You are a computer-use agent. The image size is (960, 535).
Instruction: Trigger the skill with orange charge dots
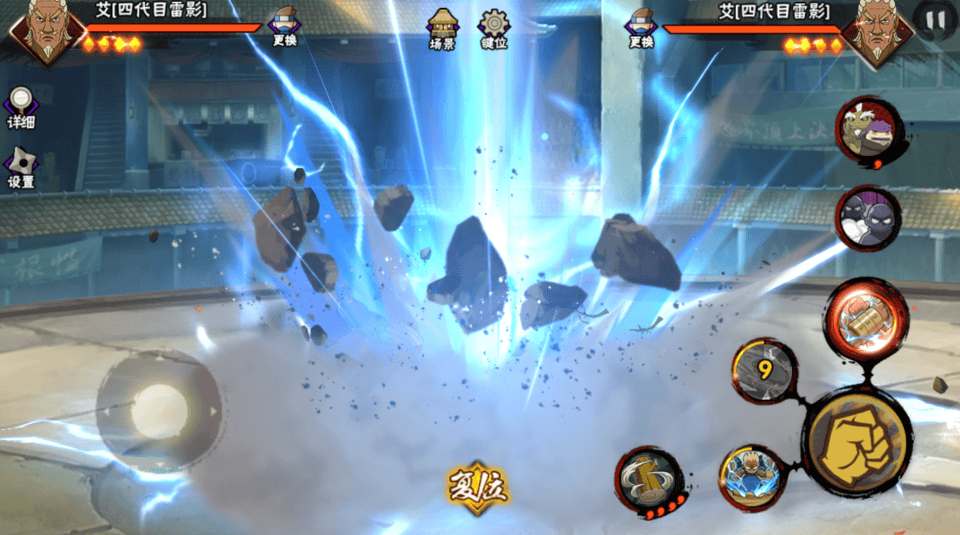point(648,482)
